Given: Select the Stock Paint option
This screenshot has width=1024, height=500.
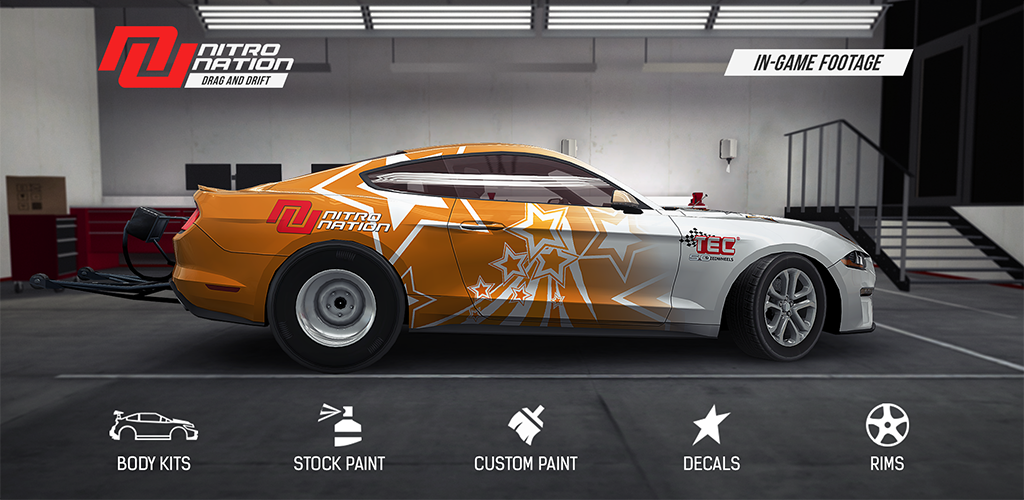Looking at the screenshot, I should (x=339, y=438).
